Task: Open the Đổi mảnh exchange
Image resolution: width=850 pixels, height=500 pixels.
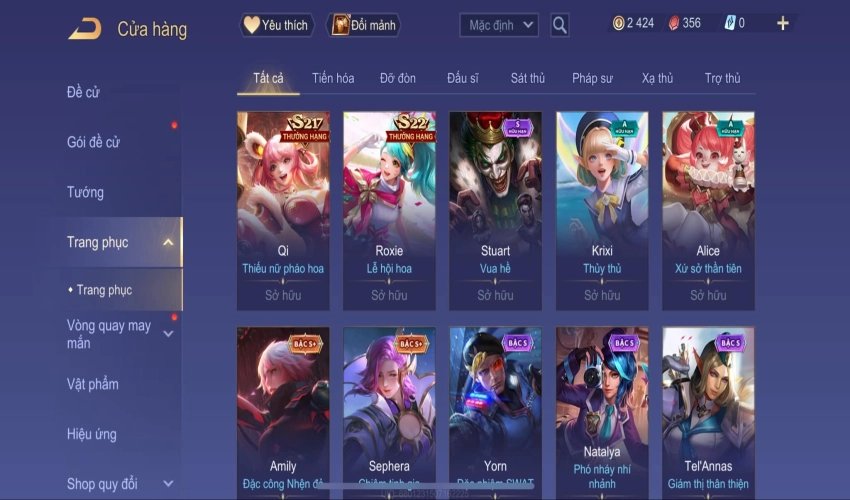Action: pos(362,25)
